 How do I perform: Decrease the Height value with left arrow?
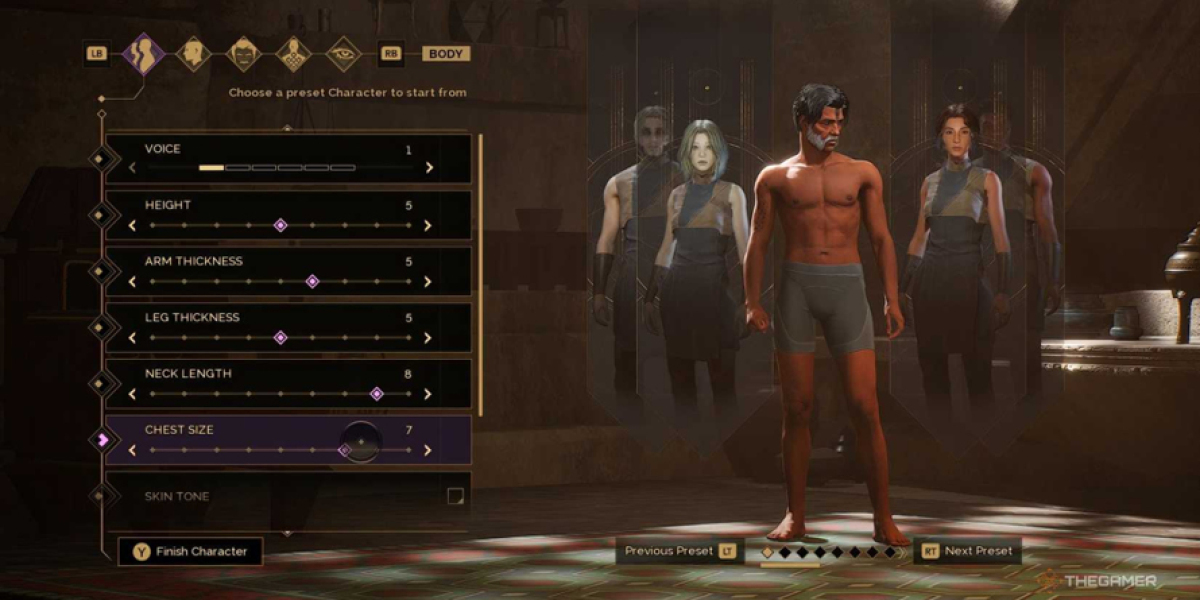[132, 225]
